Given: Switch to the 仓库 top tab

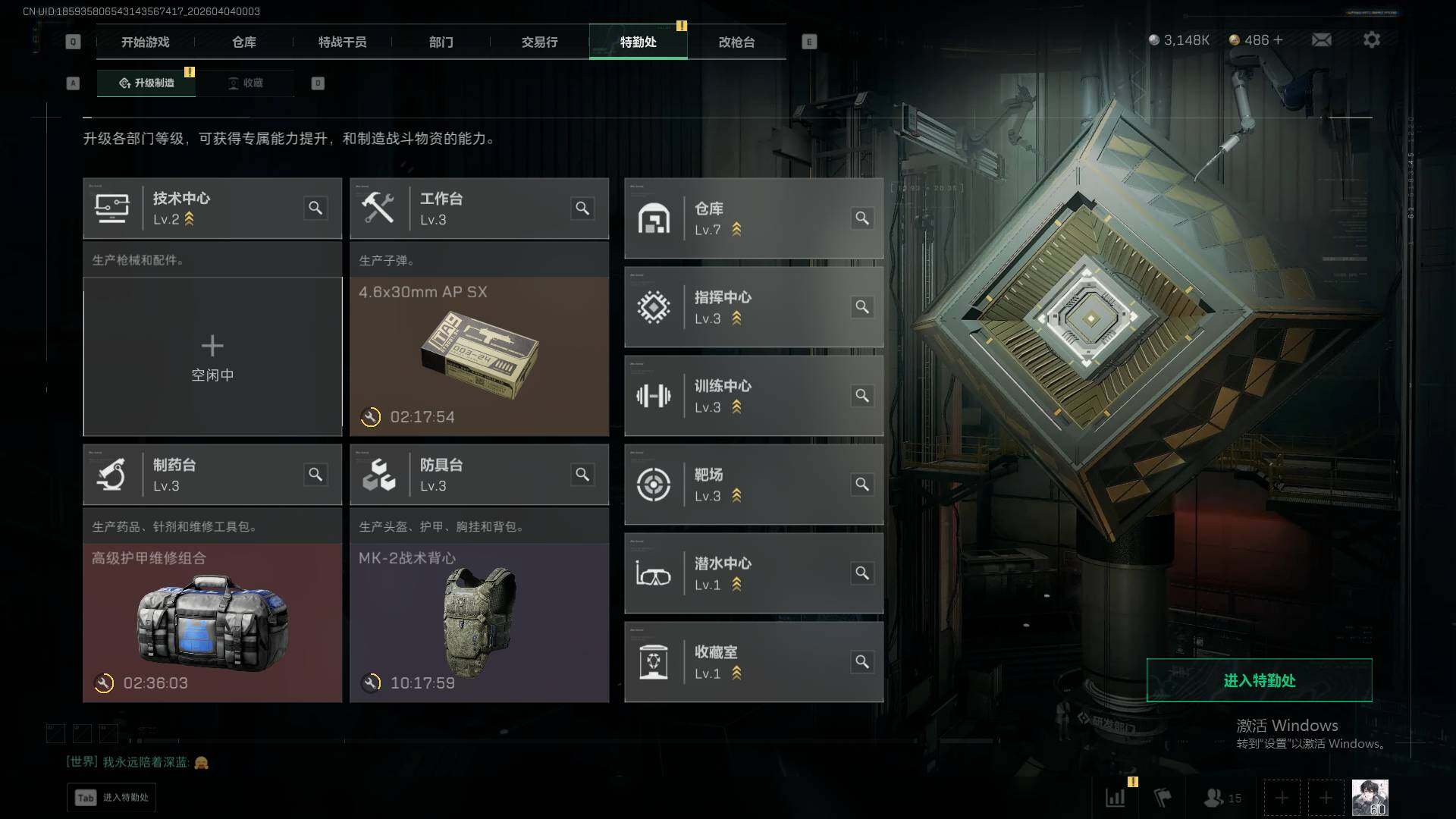Looking at the screenshot, I should [243, 42].
